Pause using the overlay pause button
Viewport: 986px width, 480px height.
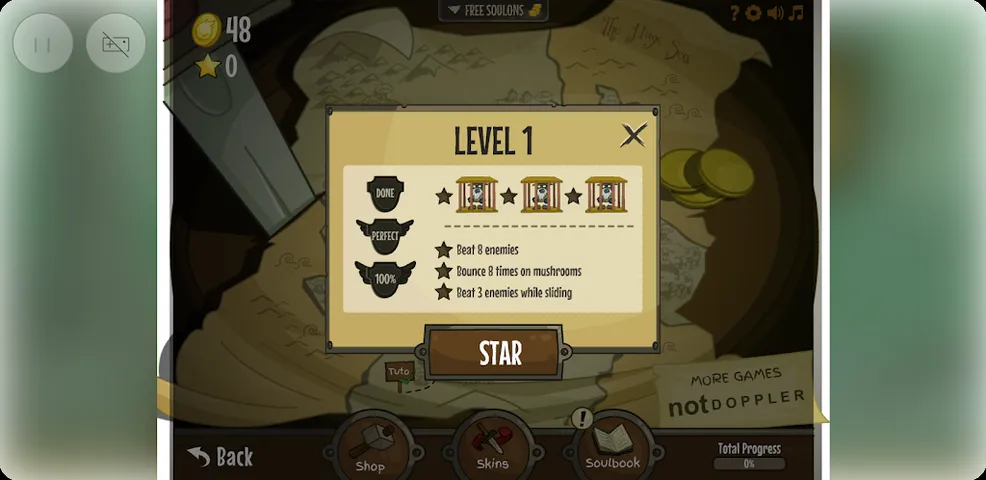(x=43, y=43)
